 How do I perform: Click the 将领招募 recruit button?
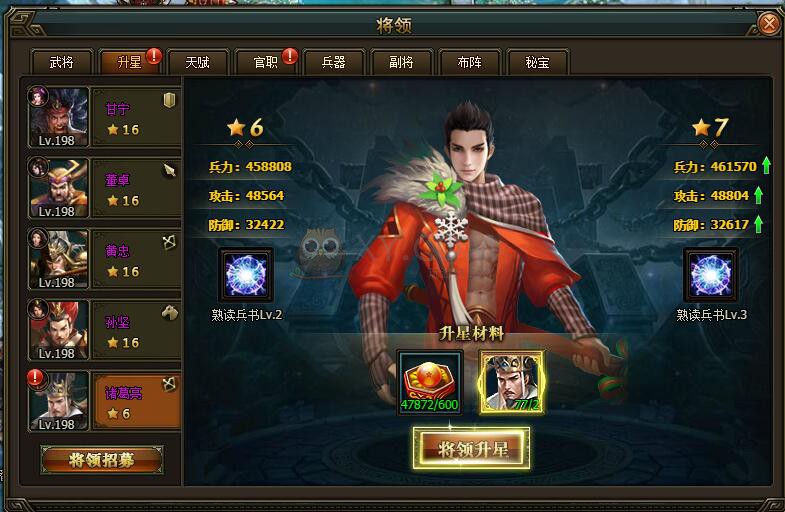[x=102, y=460]
